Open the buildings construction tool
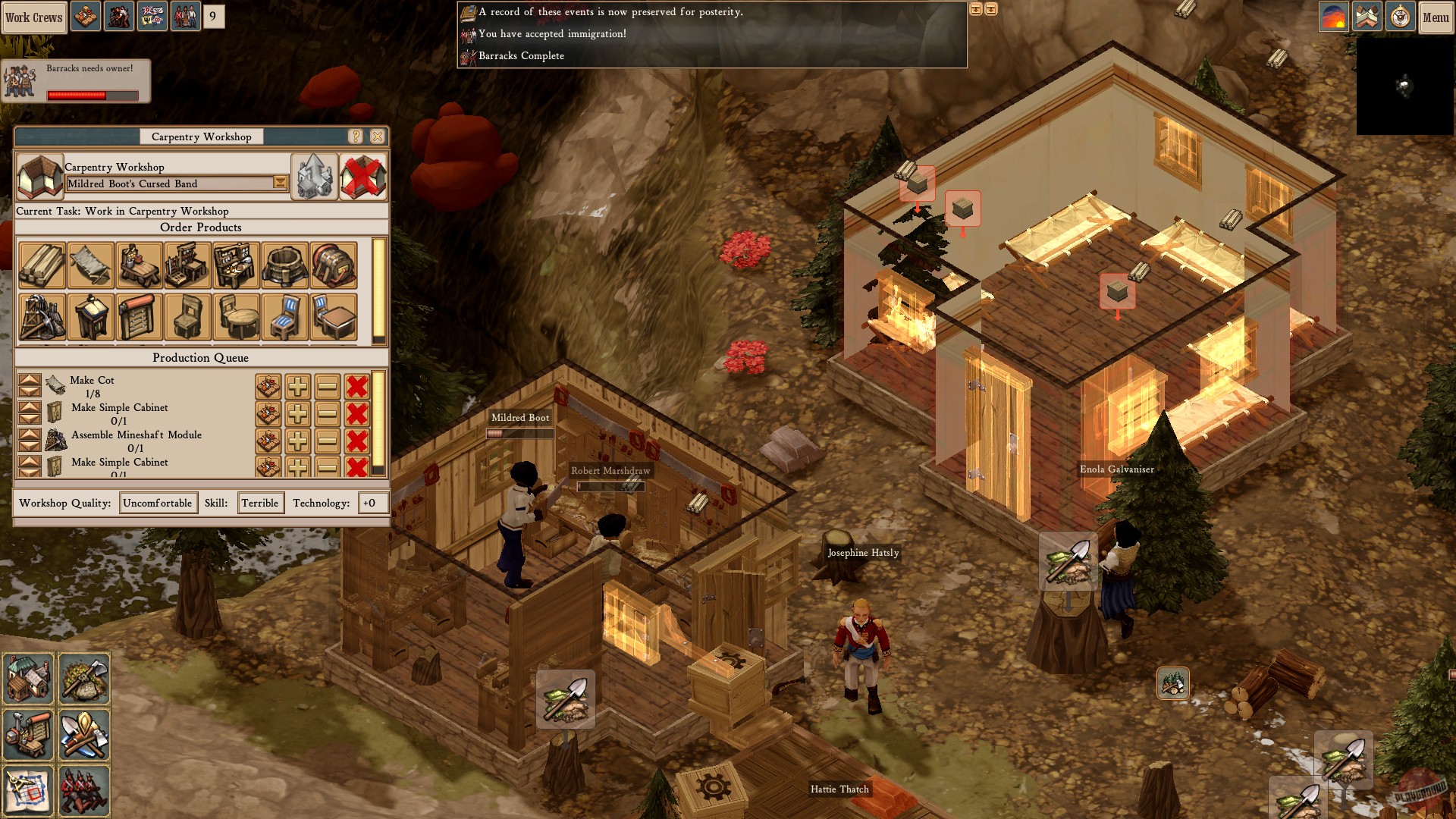Screen dimensions: 1456x819 click(x=30, y=679)
